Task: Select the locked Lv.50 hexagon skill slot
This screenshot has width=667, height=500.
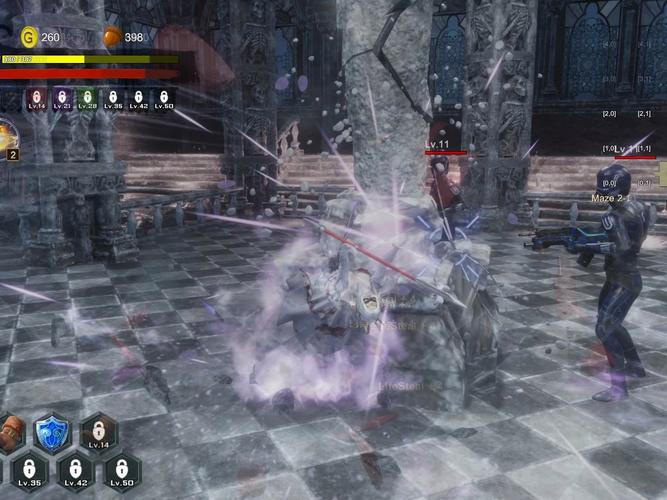Action: (122, 471)
